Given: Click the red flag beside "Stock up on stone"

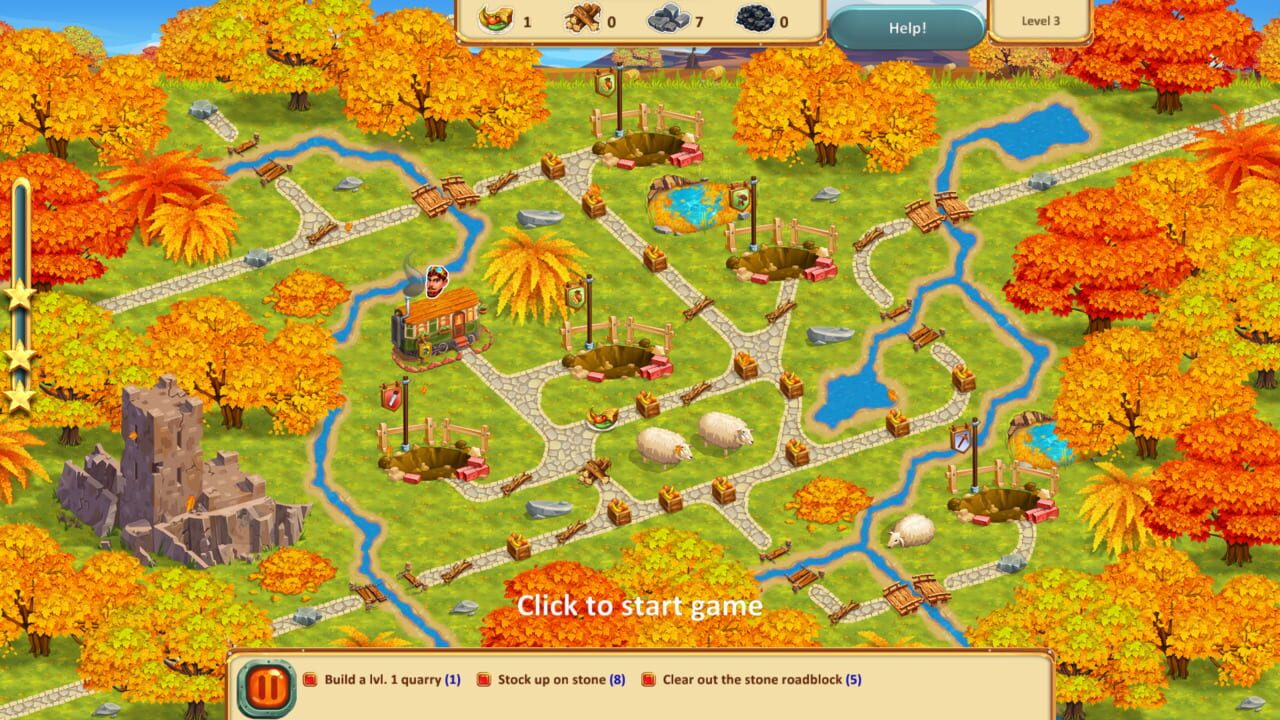Looking at the screenshot, I should coord(483,678).
